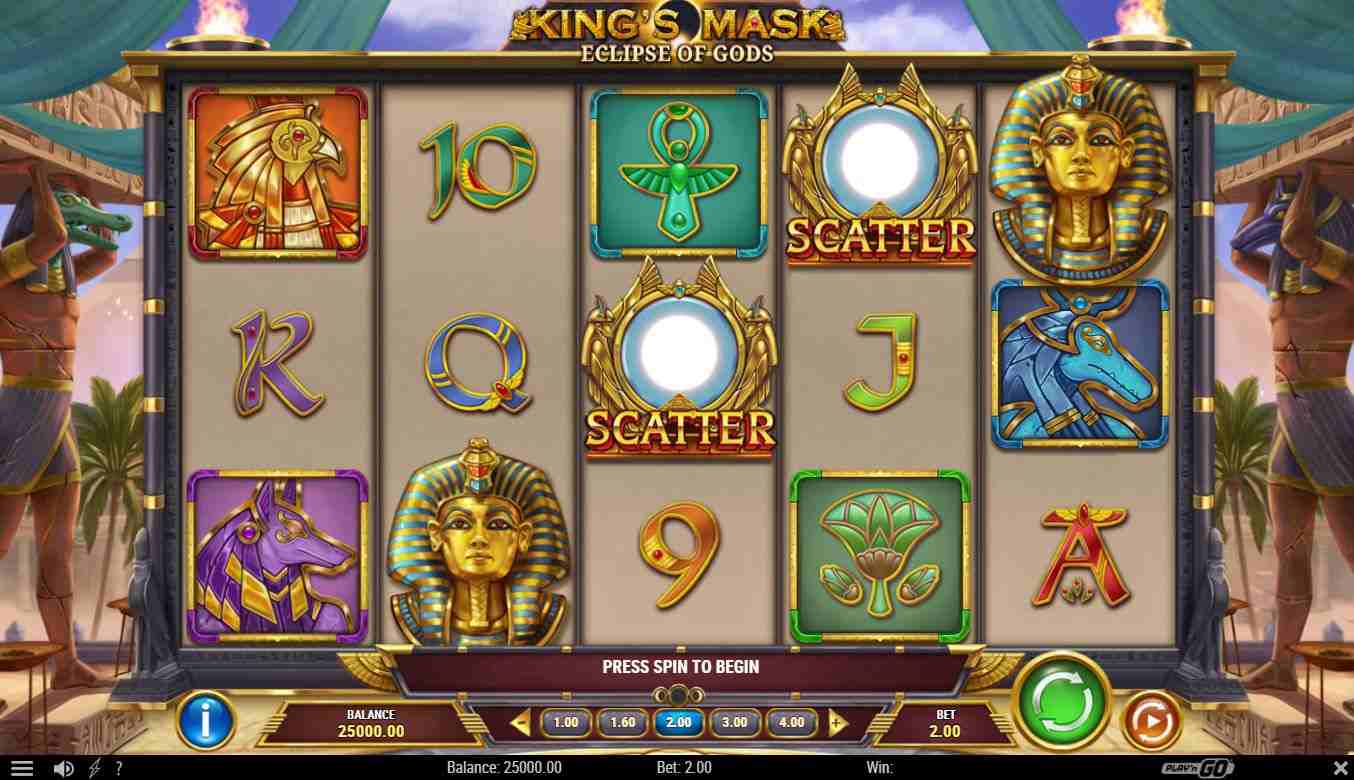The image size is (1354, 780).
Task: Choose the 1.60 bet value
Action: pos(622,722)
